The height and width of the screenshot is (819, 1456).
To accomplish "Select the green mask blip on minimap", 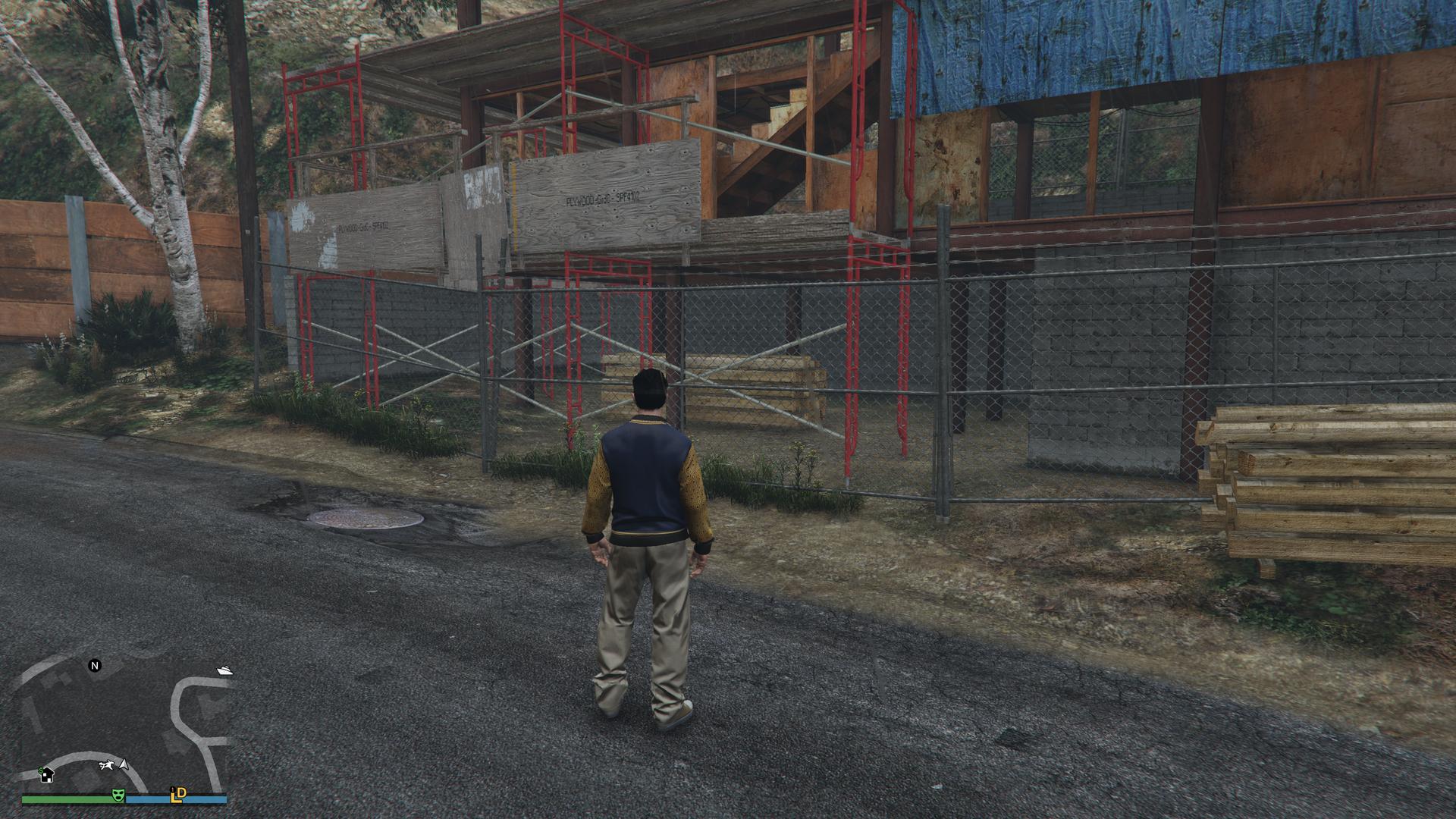I will pyautogui.click(x=118, y=795).
